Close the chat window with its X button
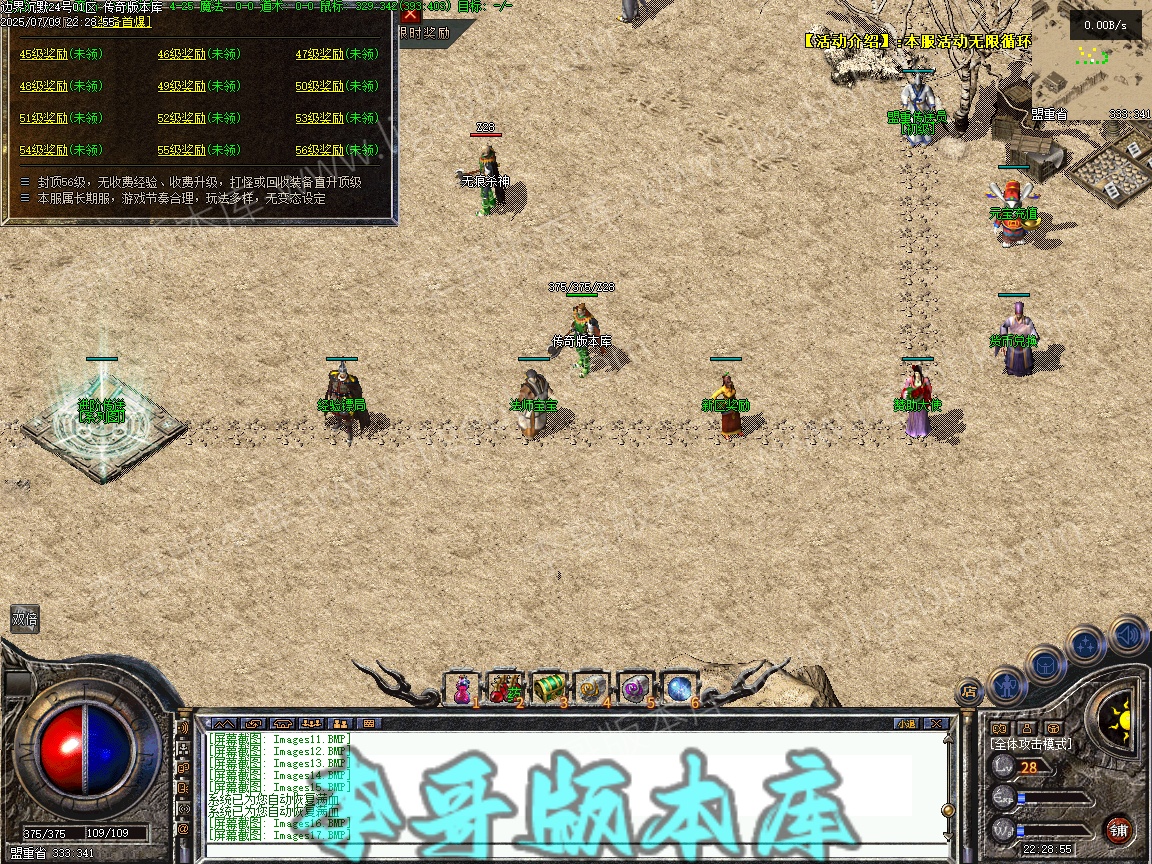 pyautogui.click(x=936, y=723)
